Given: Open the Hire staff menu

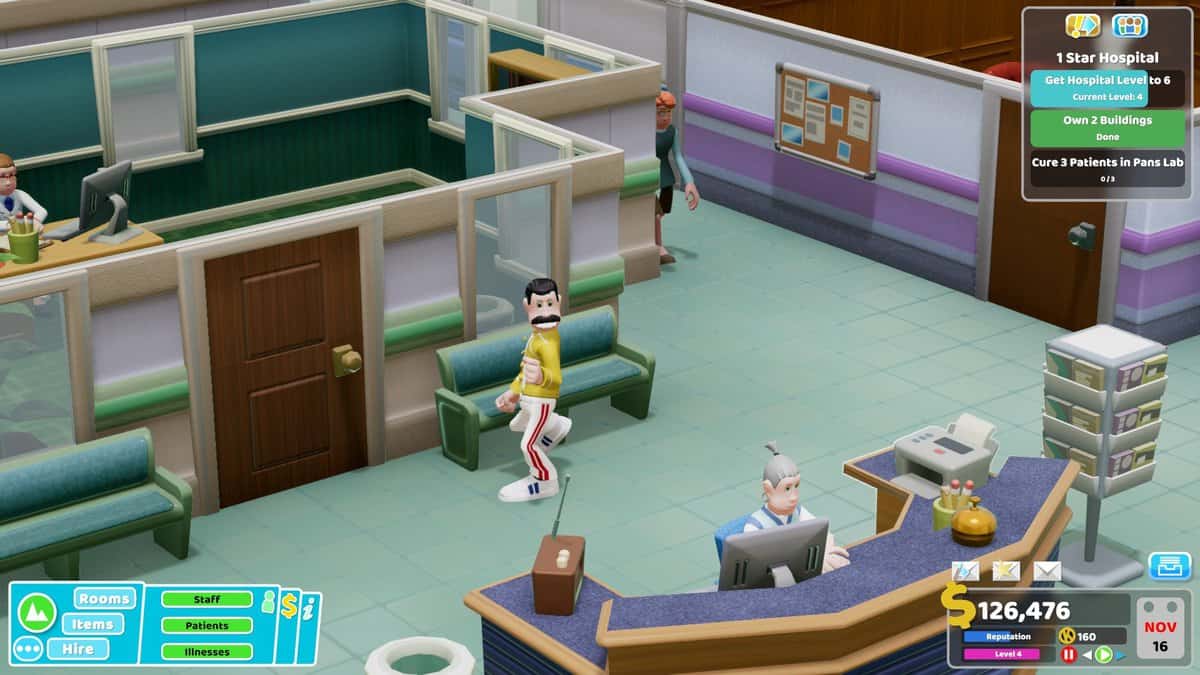Looking at the screenshot, I should (x=93, y=648).
